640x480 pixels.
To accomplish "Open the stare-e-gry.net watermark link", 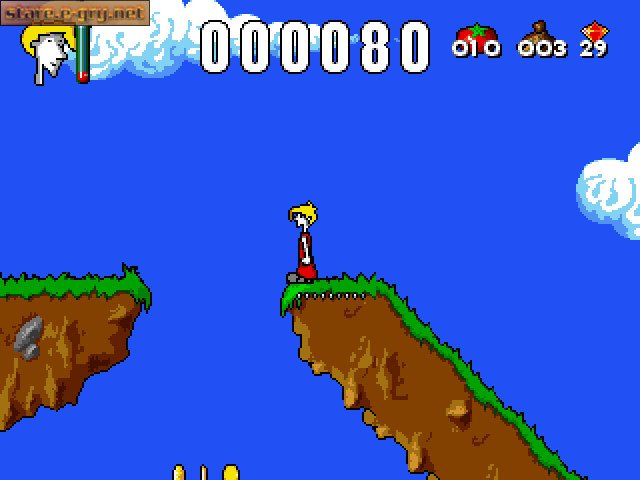I will coord(73,13).
